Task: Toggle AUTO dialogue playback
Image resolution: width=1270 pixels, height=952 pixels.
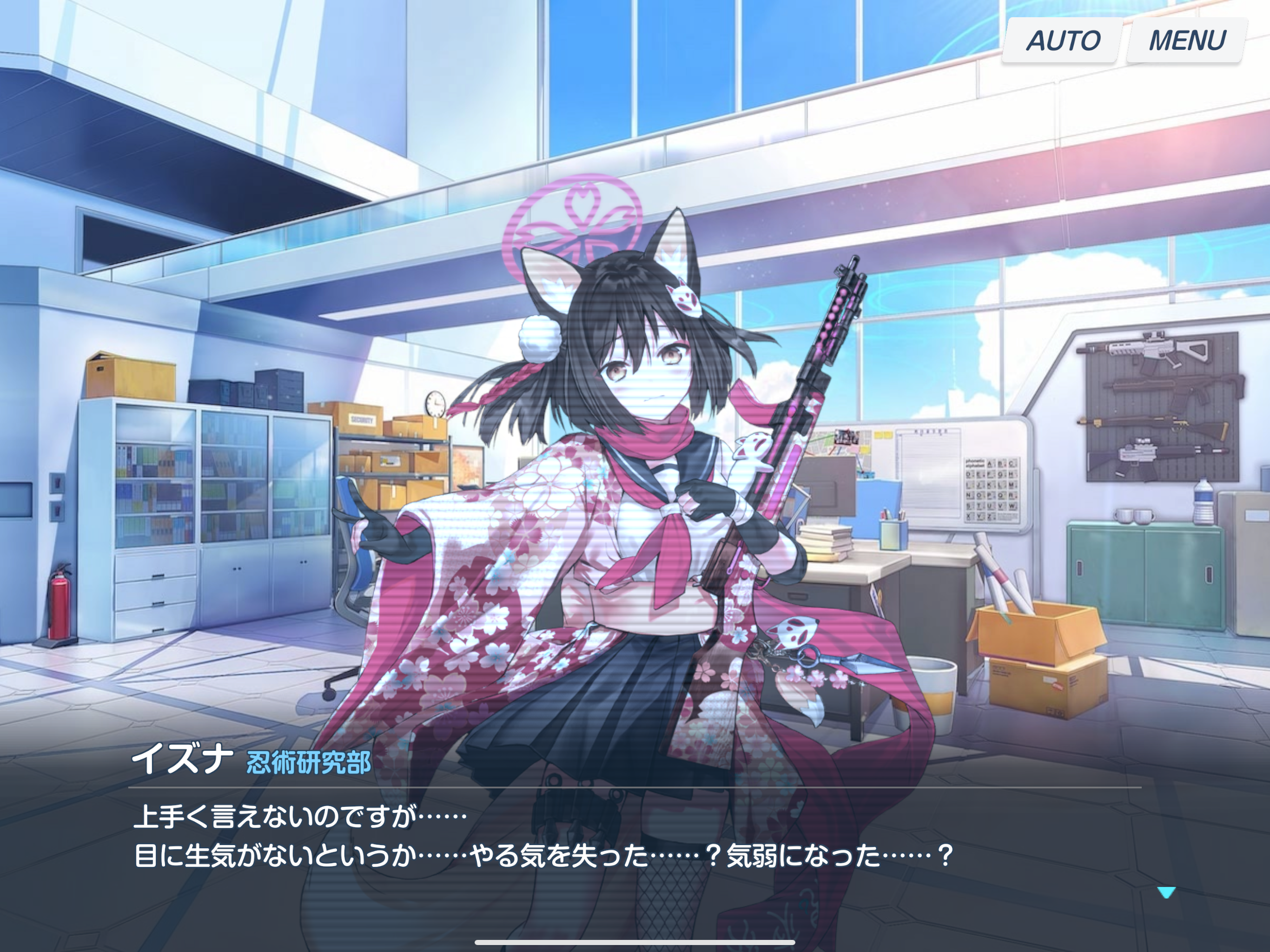Action: pos(1062,40)
